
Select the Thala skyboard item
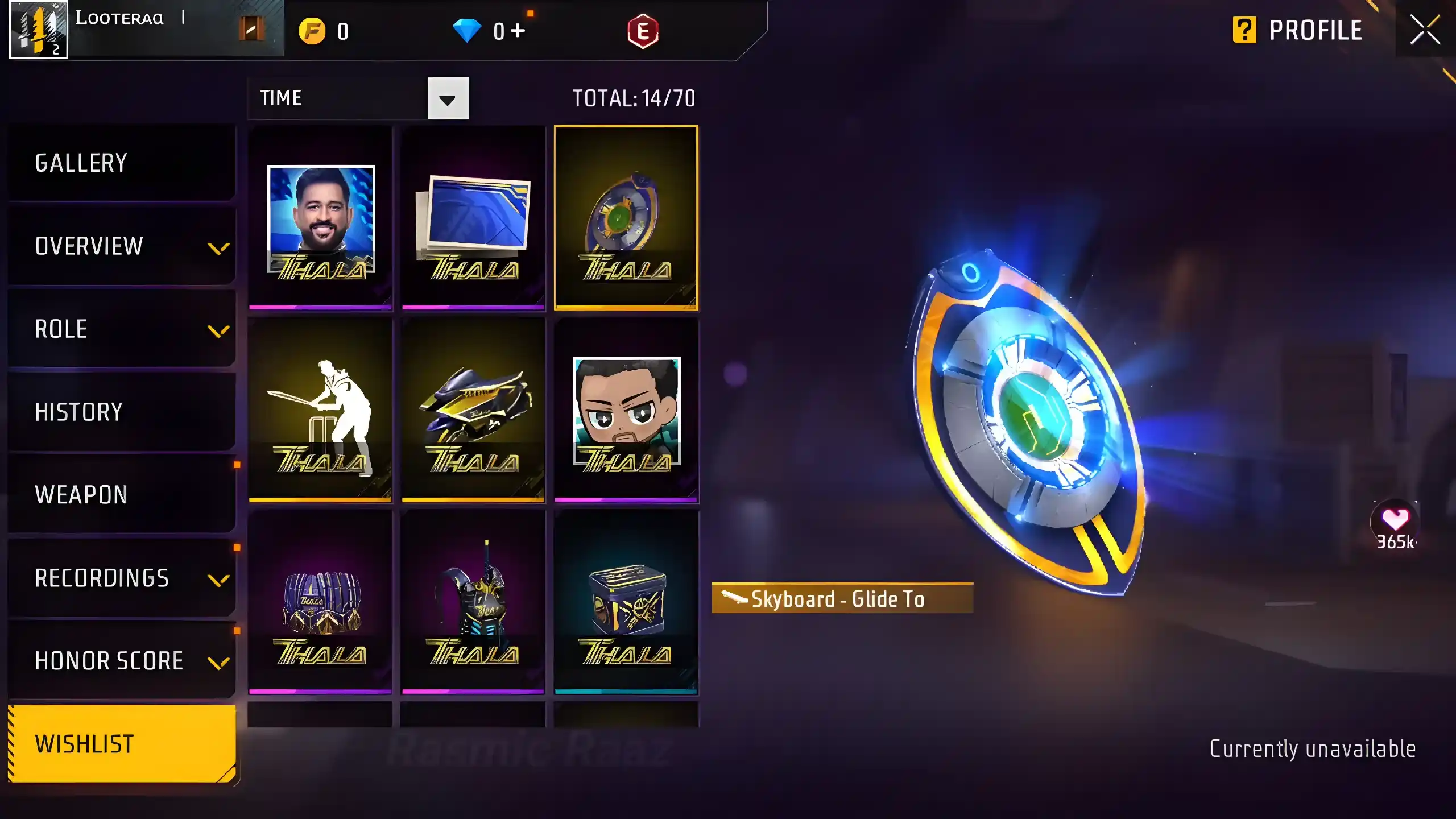pyautogui.click(x=626, y=218)
